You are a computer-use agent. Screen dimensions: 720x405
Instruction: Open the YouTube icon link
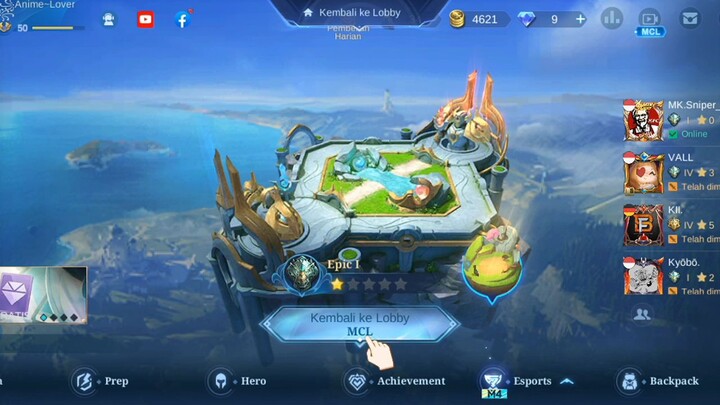146,19
